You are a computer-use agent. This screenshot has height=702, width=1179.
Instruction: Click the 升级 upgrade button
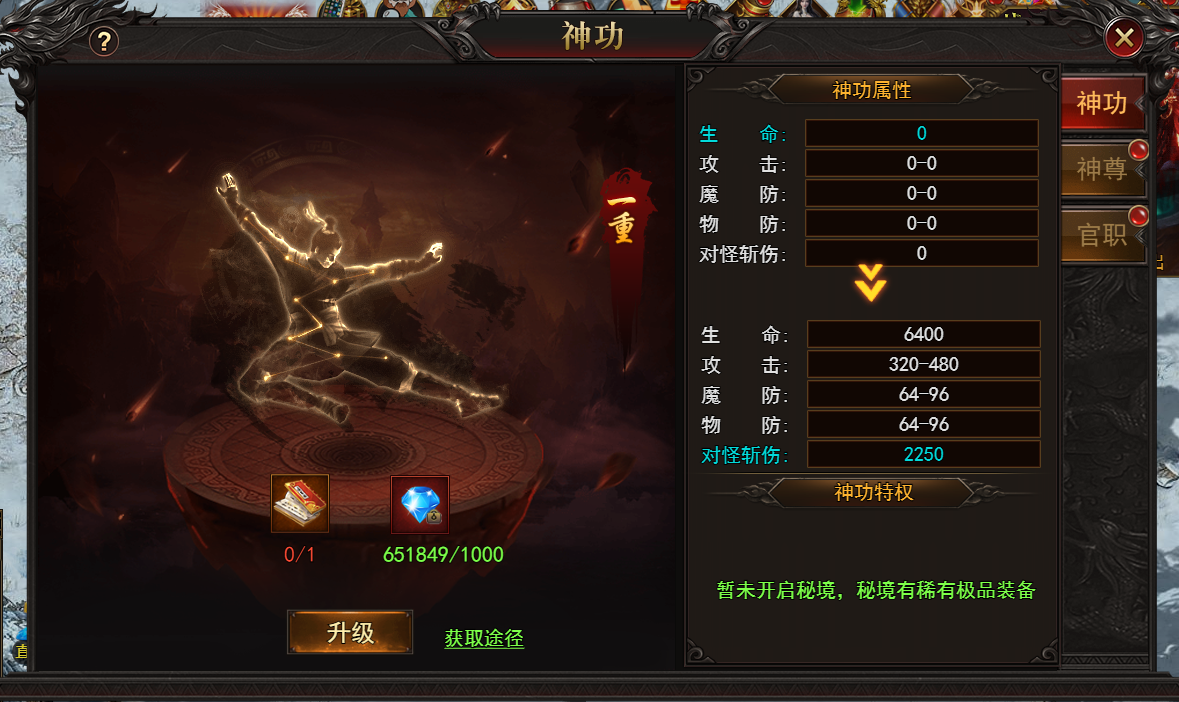coord(350,632)
